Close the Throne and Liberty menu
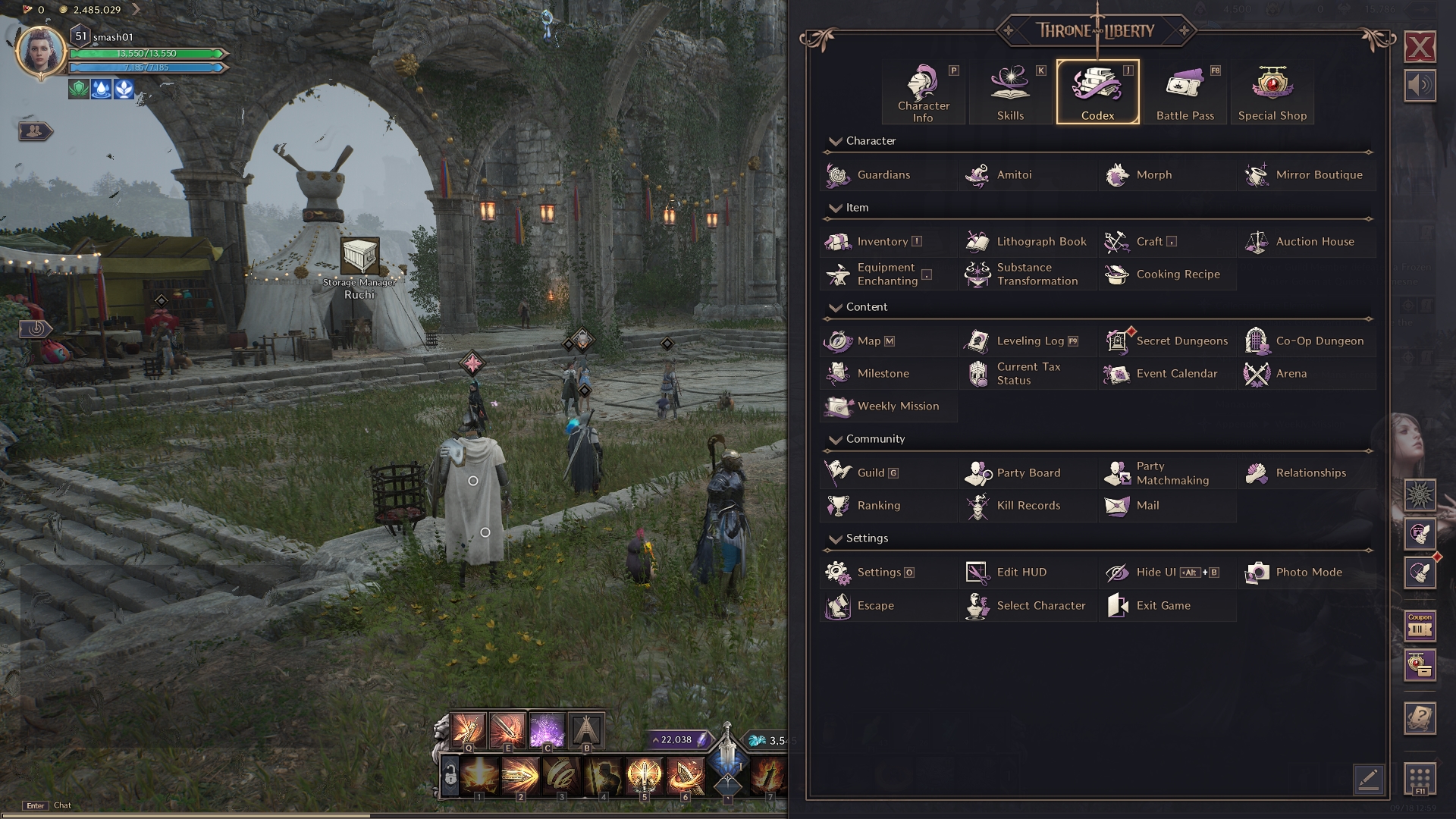Viewport: 1456px width, 819px height. click(x=1420, y=47)
